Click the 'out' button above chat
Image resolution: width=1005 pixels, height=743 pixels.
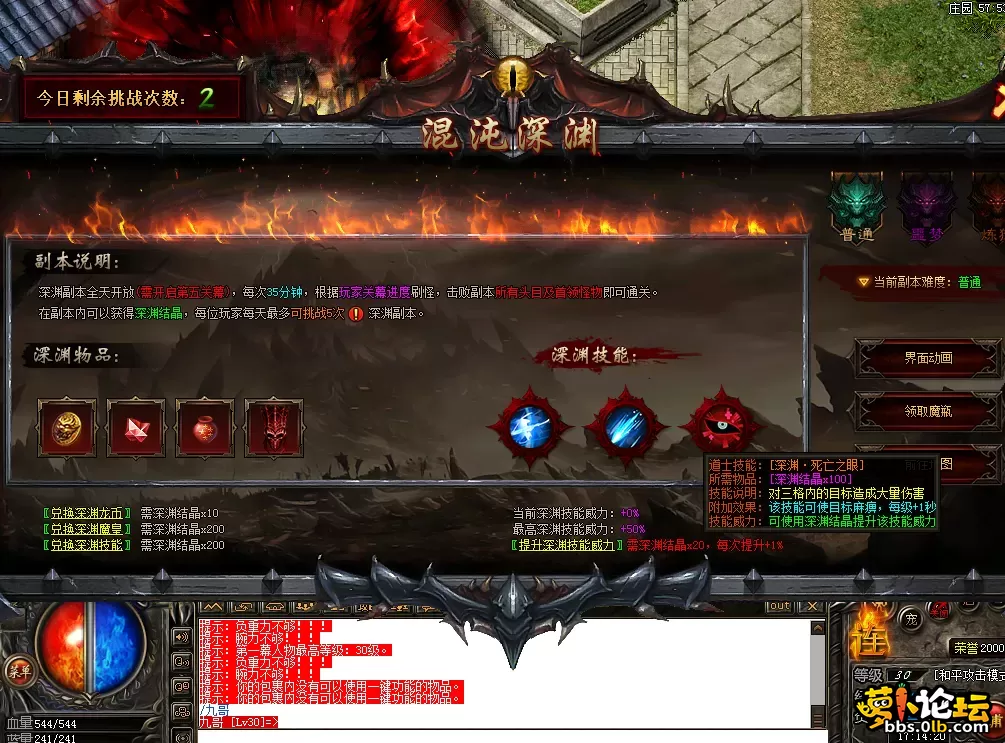click(x=778, y=606)
